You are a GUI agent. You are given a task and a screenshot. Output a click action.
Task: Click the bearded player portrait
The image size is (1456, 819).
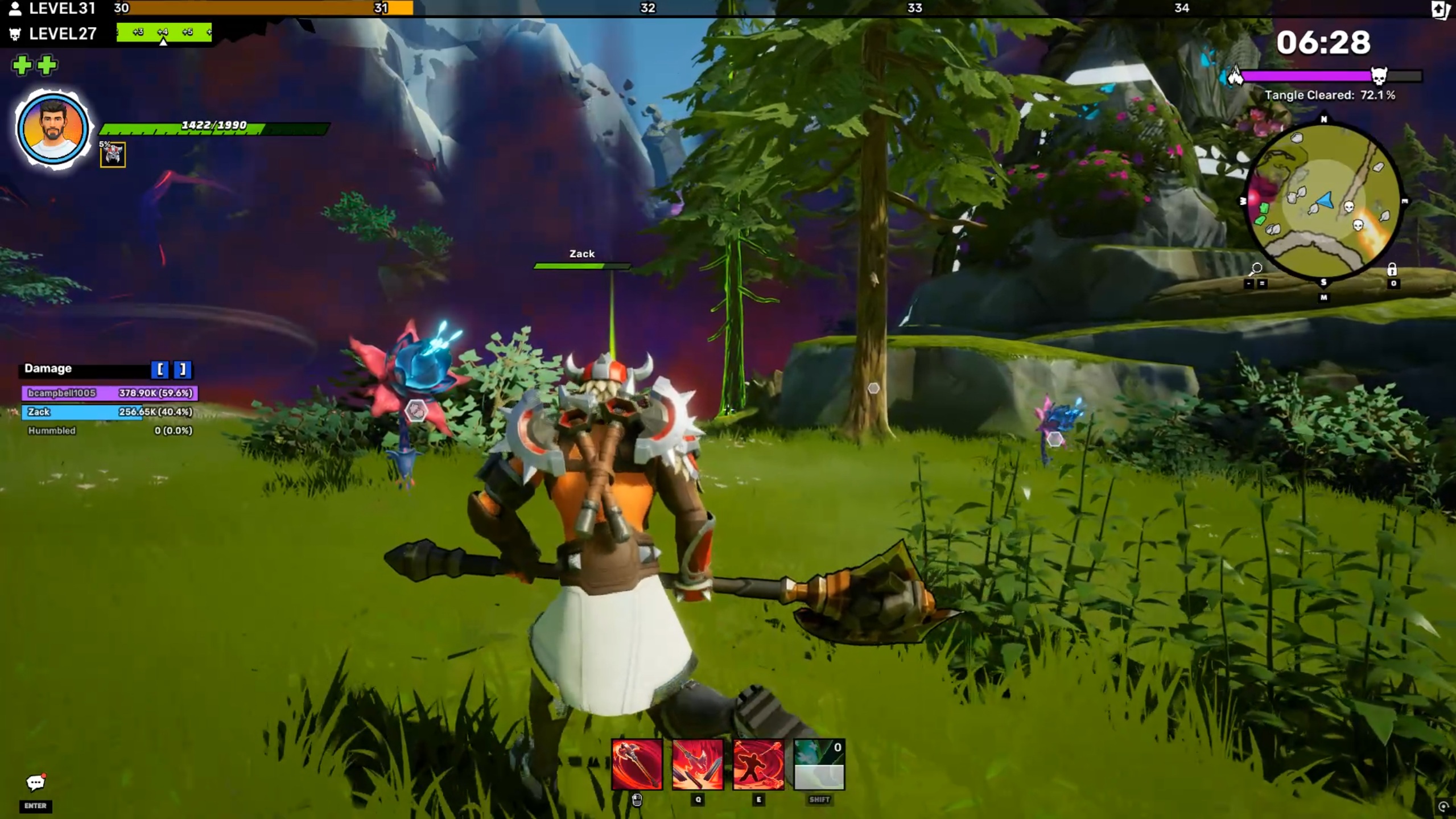[x=53, y=130]
